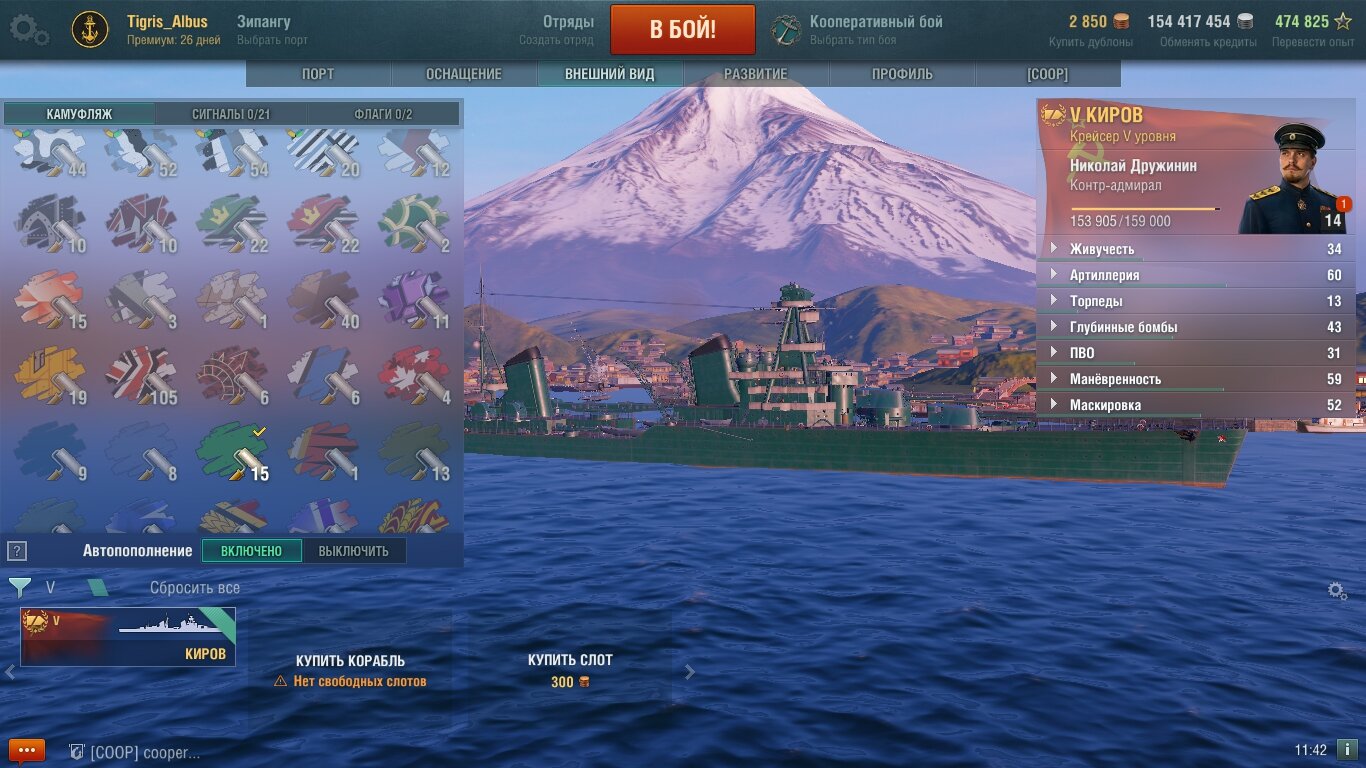Open the ПРОФИЛЬ tab
The height and width of the screenshot is (768, 1366).
pos(902,74)
